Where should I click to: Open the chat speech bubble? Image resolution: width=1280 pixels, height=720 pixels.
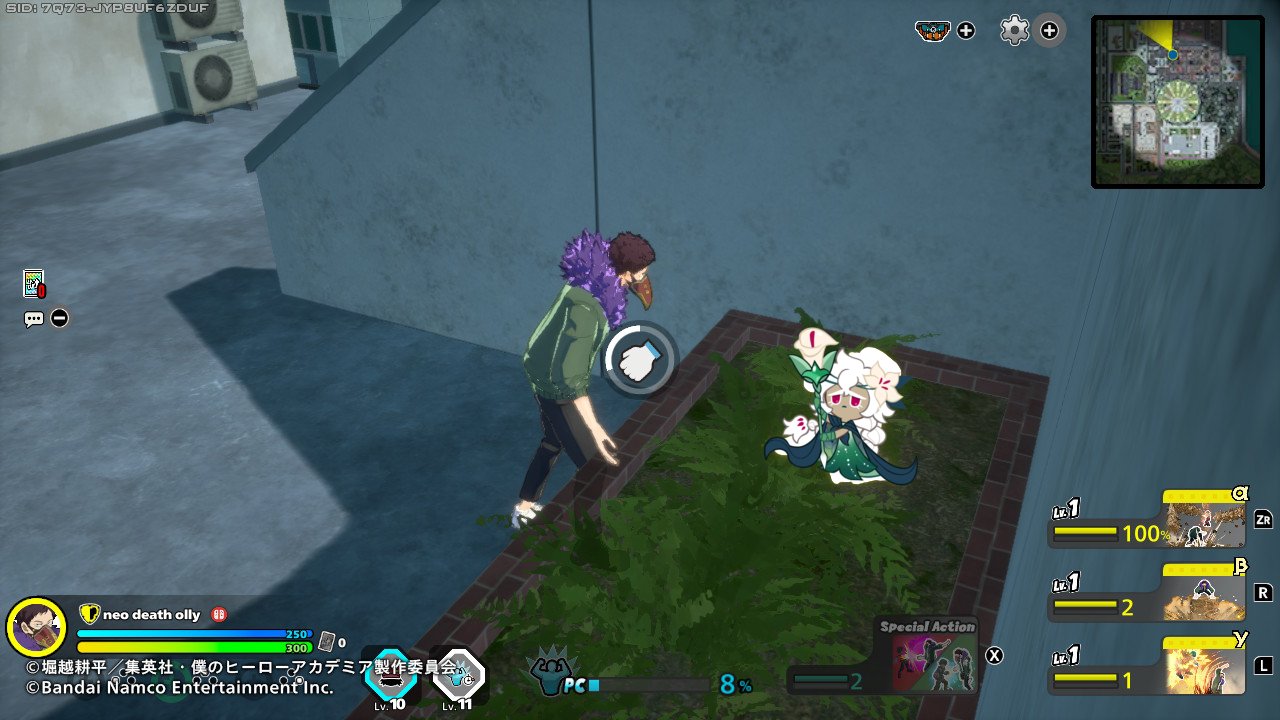(34, 319)
